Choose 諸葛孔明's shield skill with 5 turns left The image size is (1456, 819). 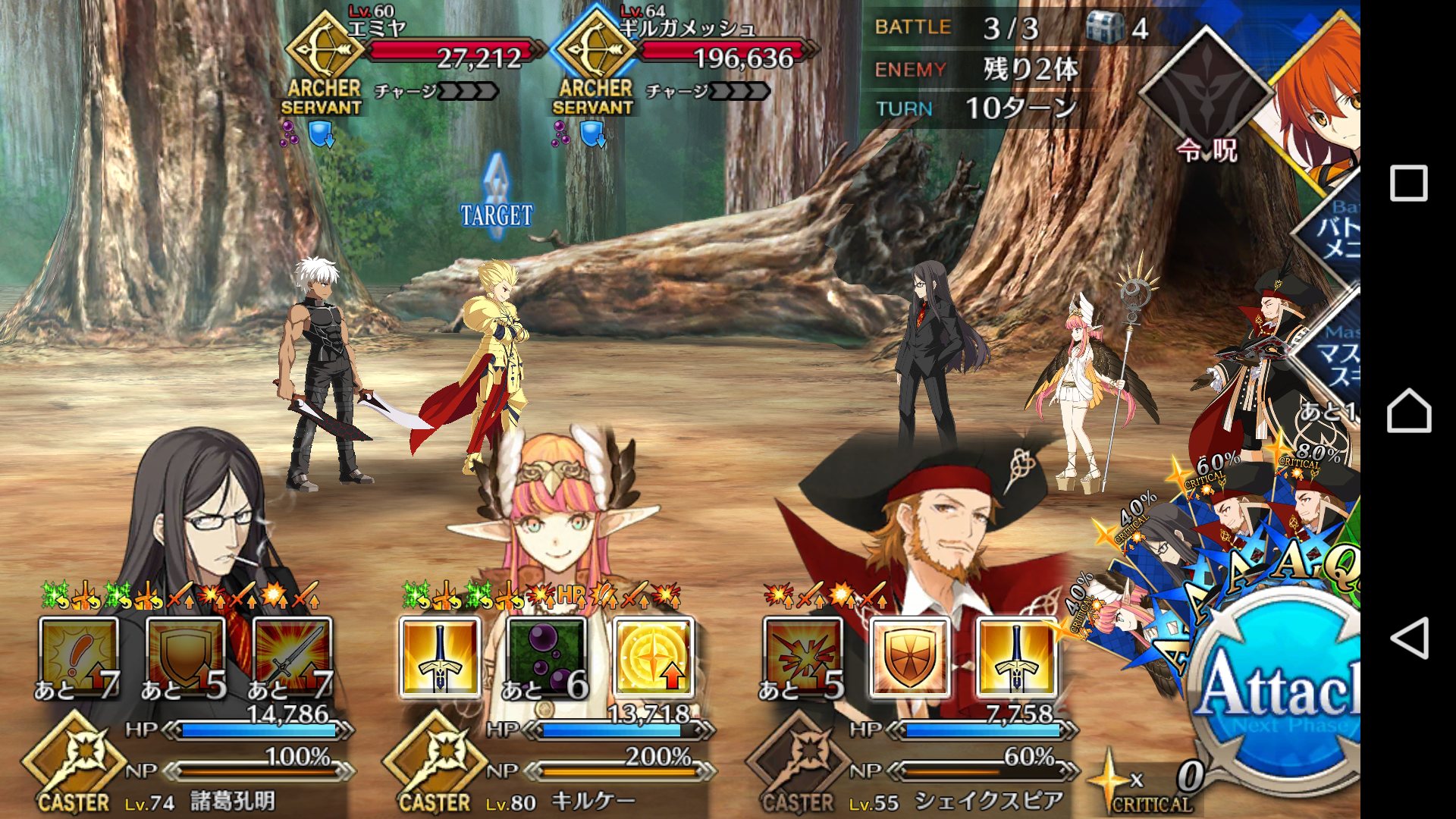pos(185,657)
